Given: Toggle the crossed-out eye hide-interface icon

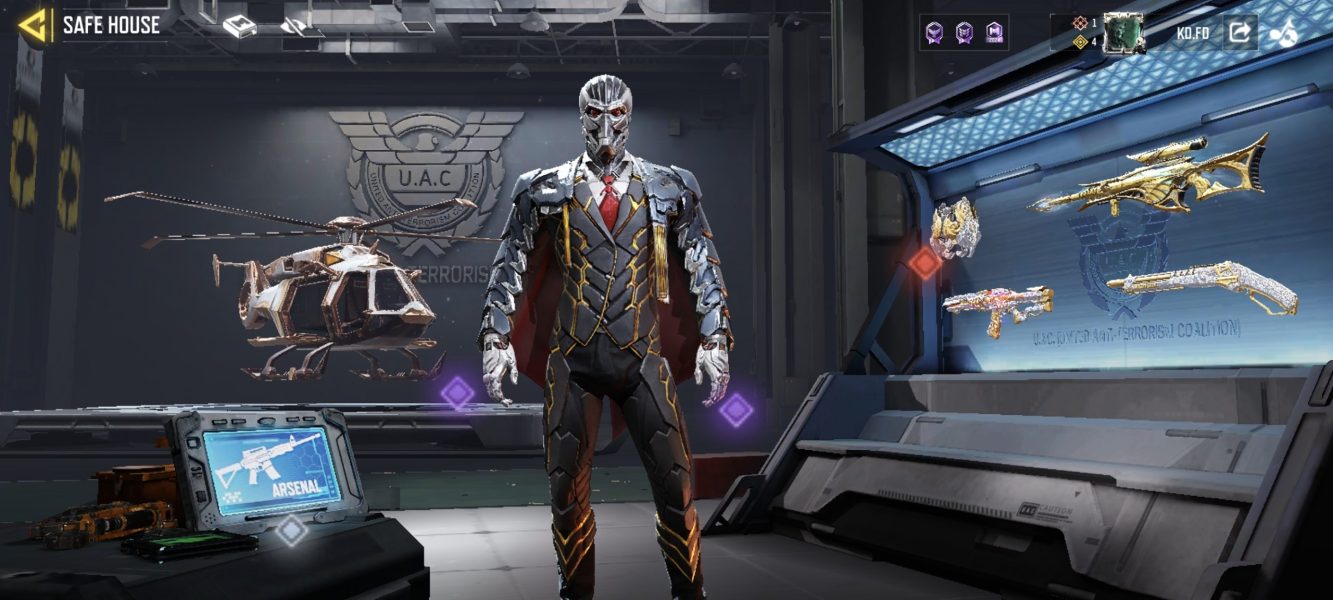Looking at the screenshot, I should 293,27.
